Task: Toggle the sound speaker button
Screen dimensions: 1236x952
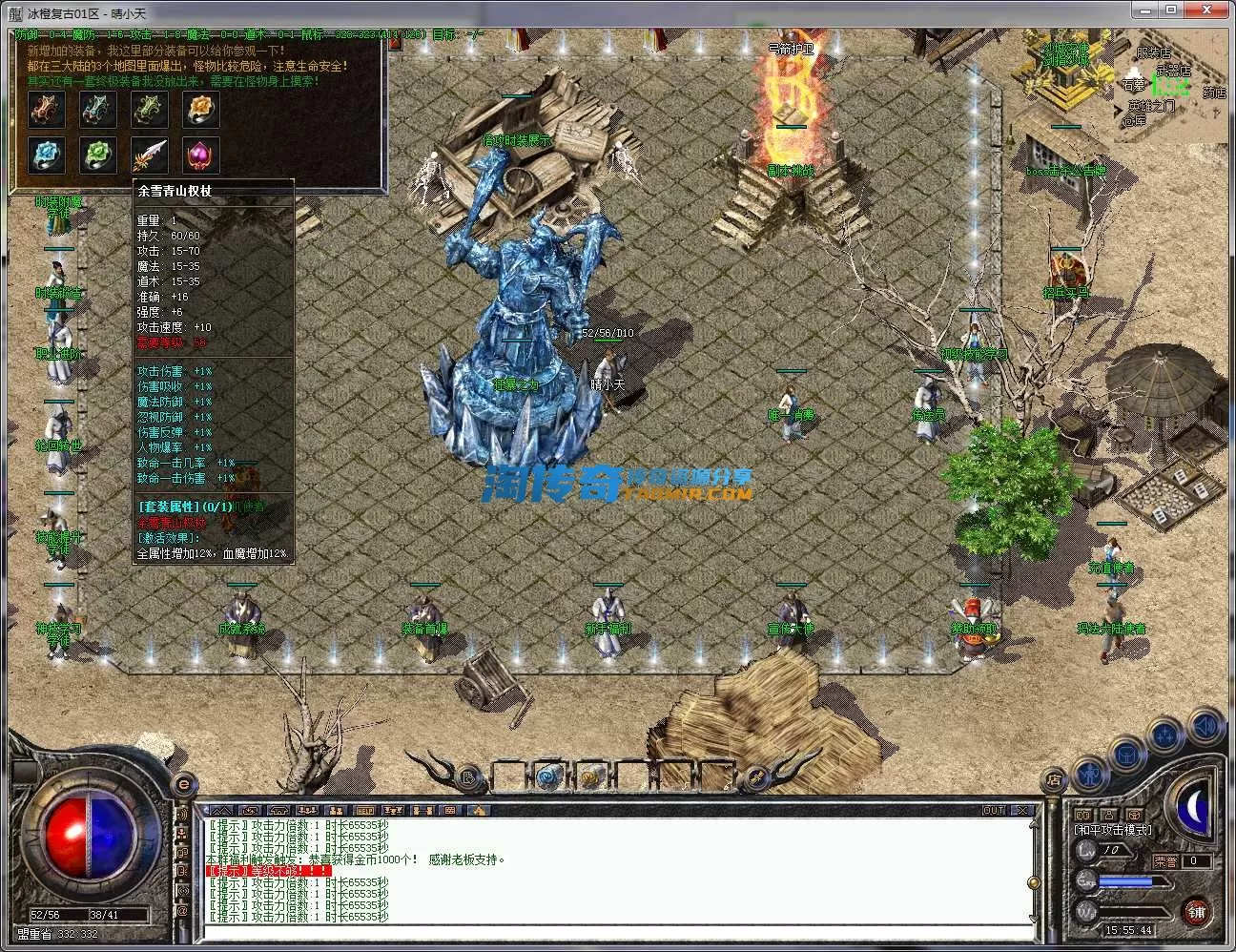Action: coord(1206,726)
